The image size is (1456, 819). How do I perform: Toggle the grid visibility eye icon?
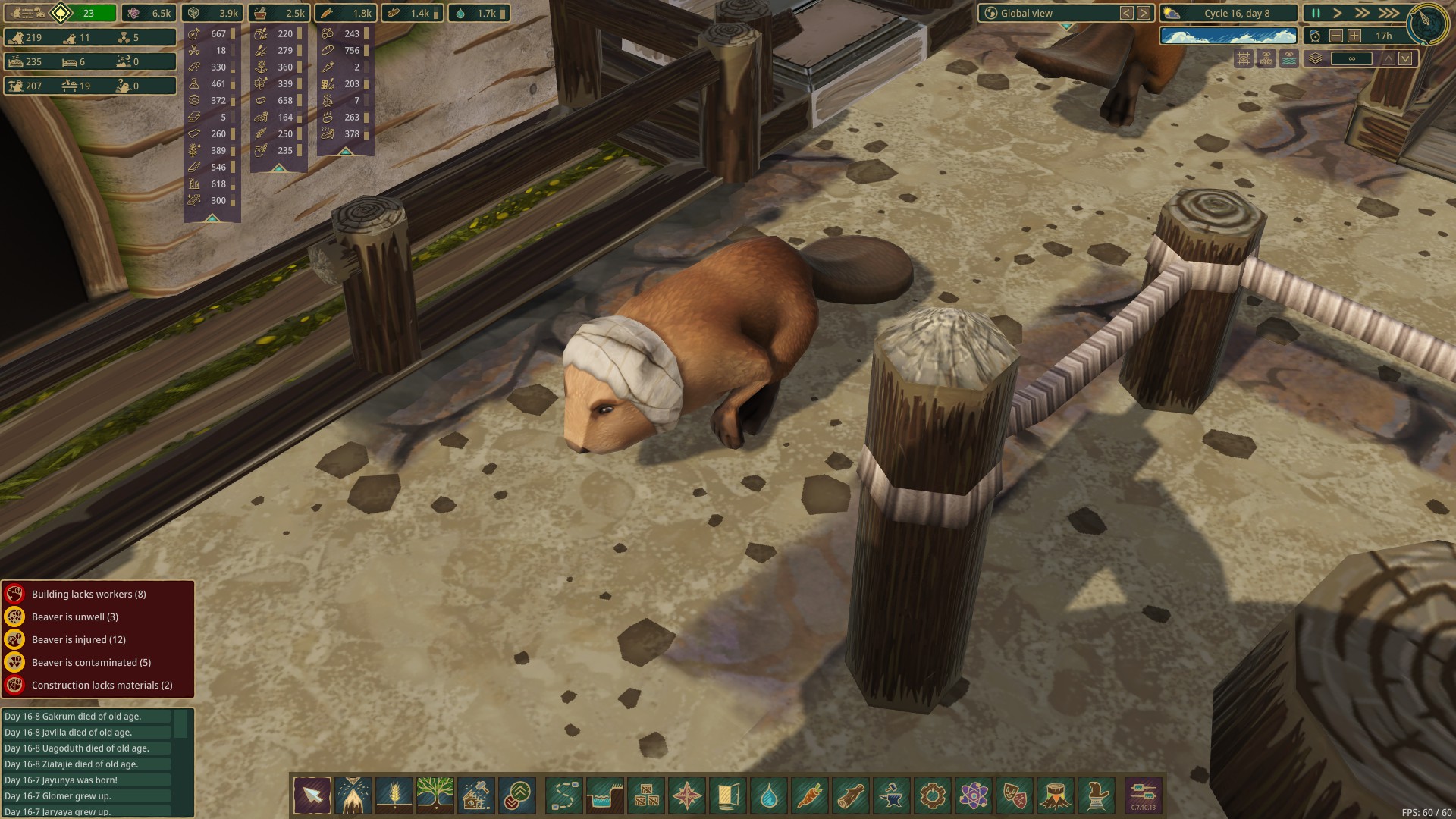click(x=1244, y=58)
